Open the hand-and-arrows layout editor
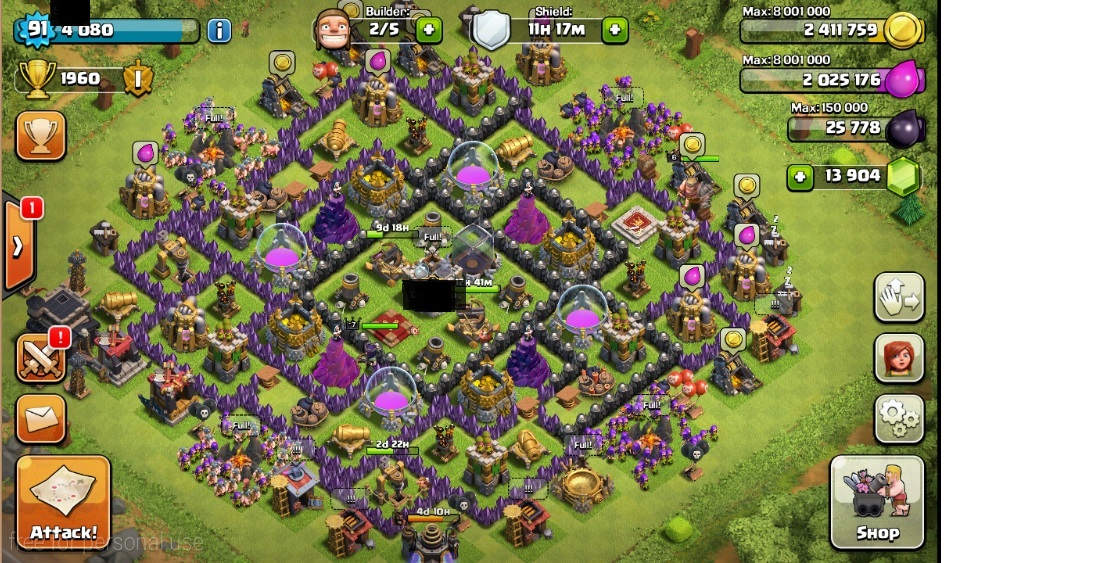Image resolution: width=1118 pixels, height=563 pixels. (x=899, y=297)
